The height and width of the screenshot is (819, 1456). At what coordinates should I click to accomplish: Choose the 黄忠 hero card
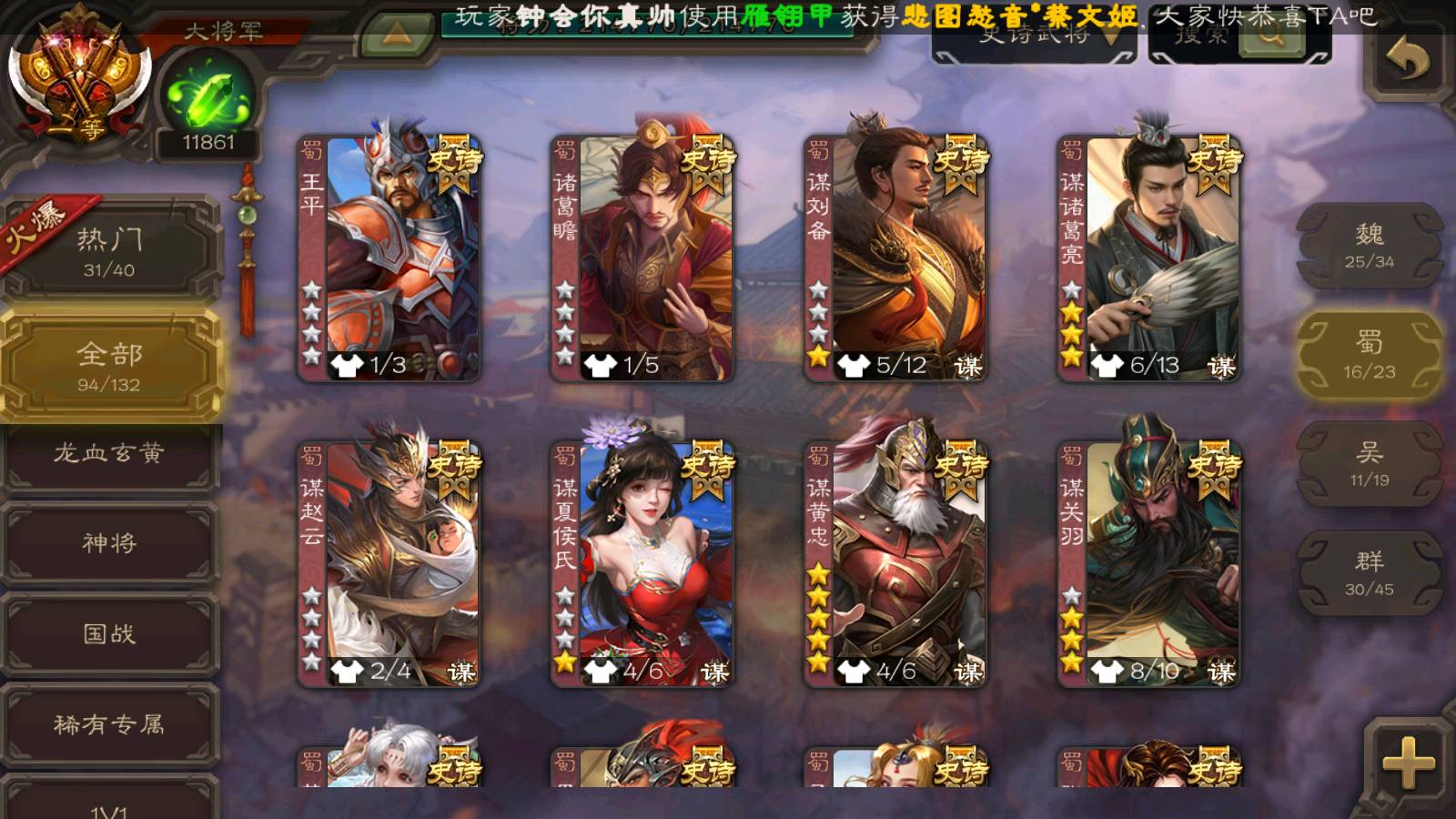(x=895, y=564)
